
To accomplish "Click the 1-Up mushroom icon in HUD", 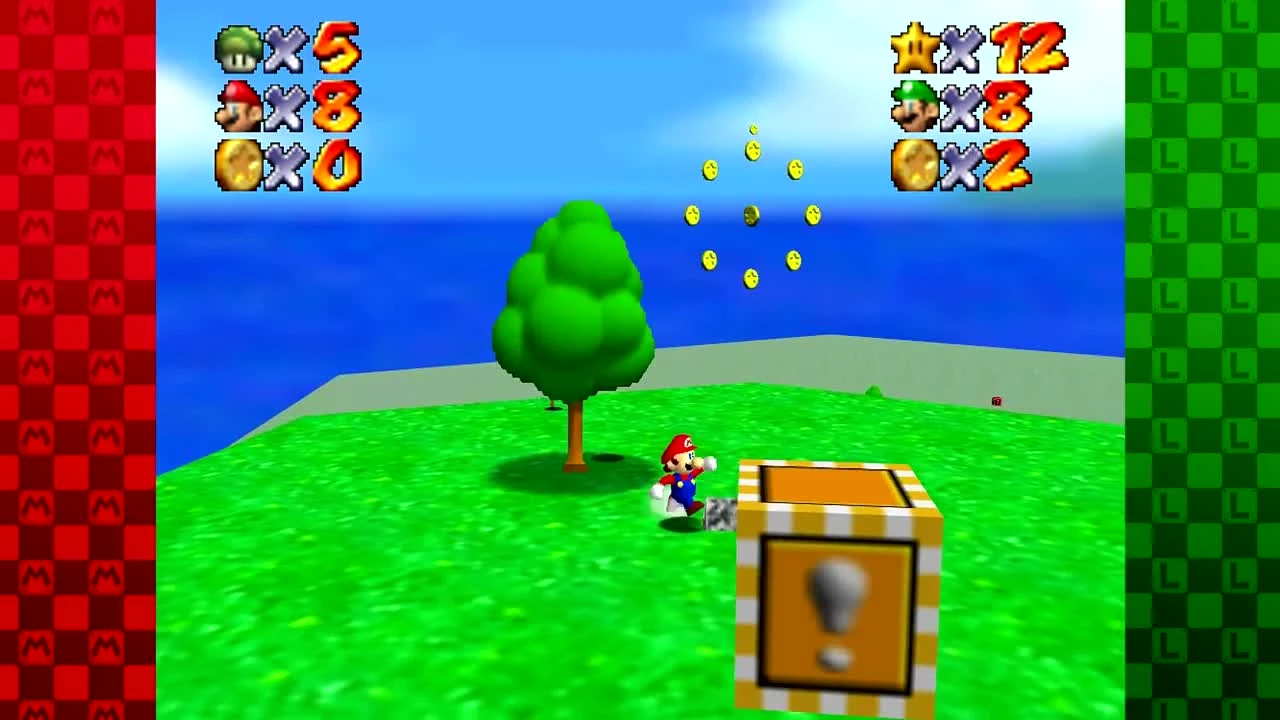I will 237,47.
